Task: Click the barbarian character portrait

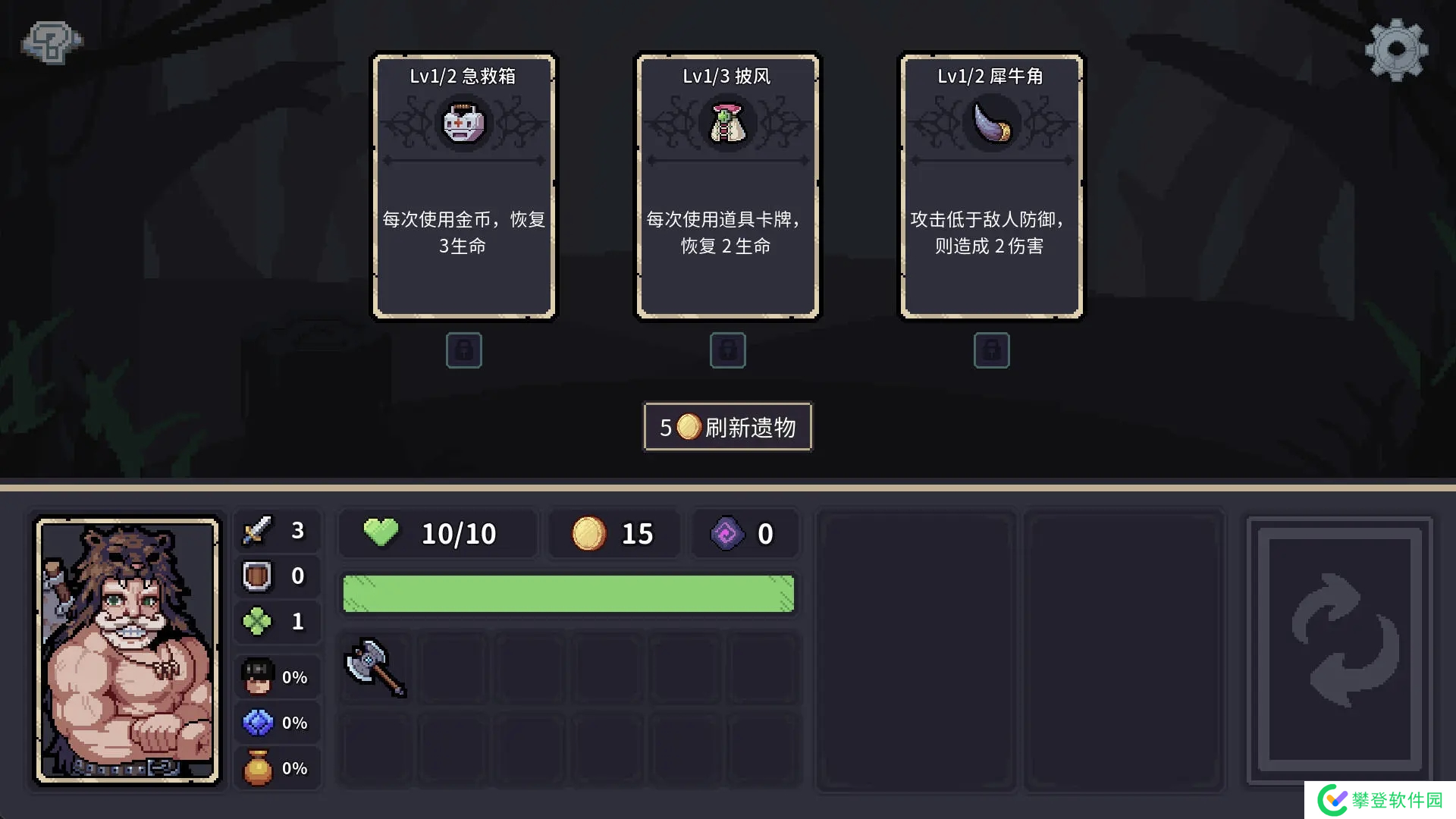Action: pos(128,651)
